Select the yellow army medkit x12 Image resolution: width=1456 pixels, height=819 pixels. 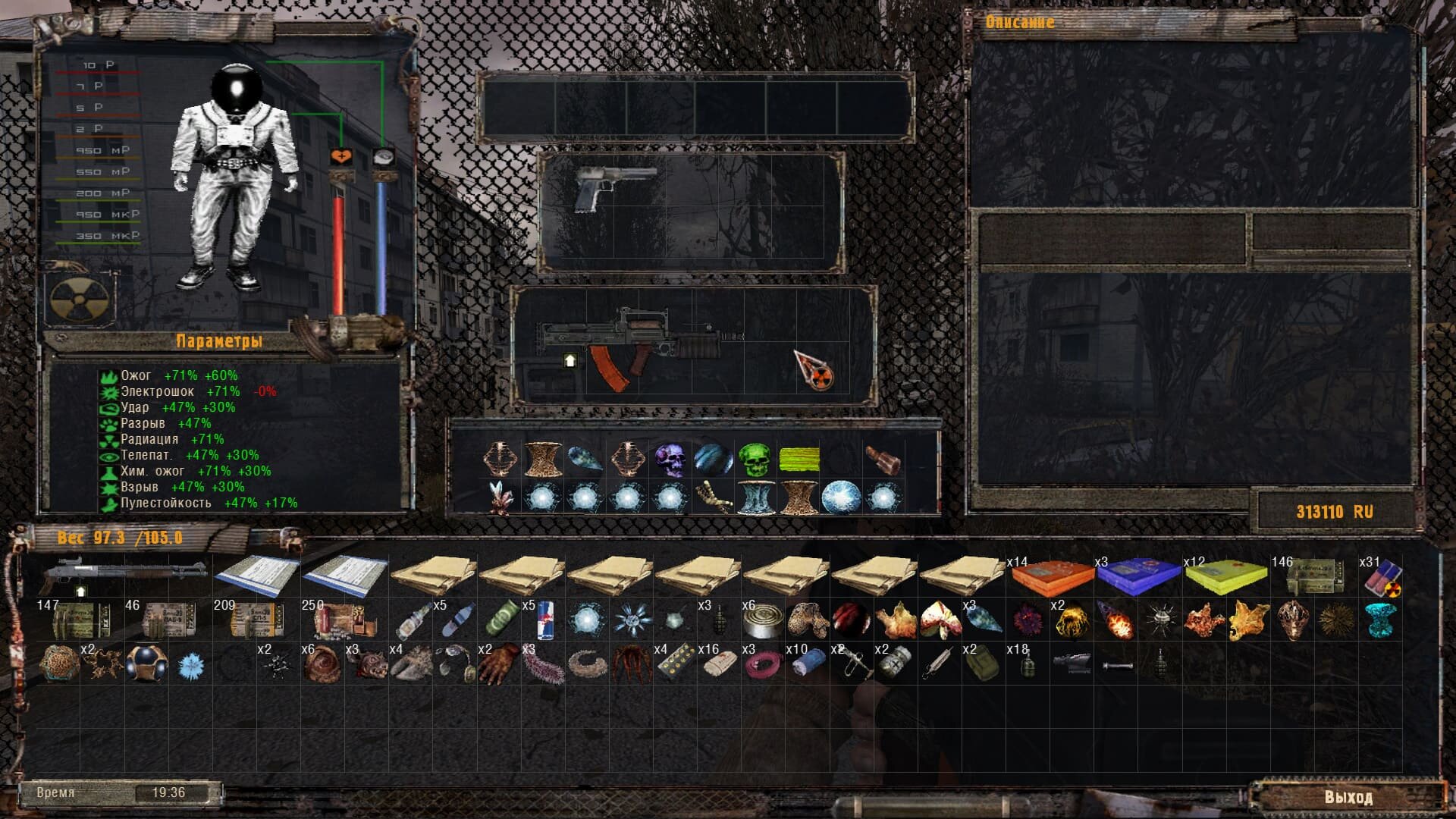1226,578
